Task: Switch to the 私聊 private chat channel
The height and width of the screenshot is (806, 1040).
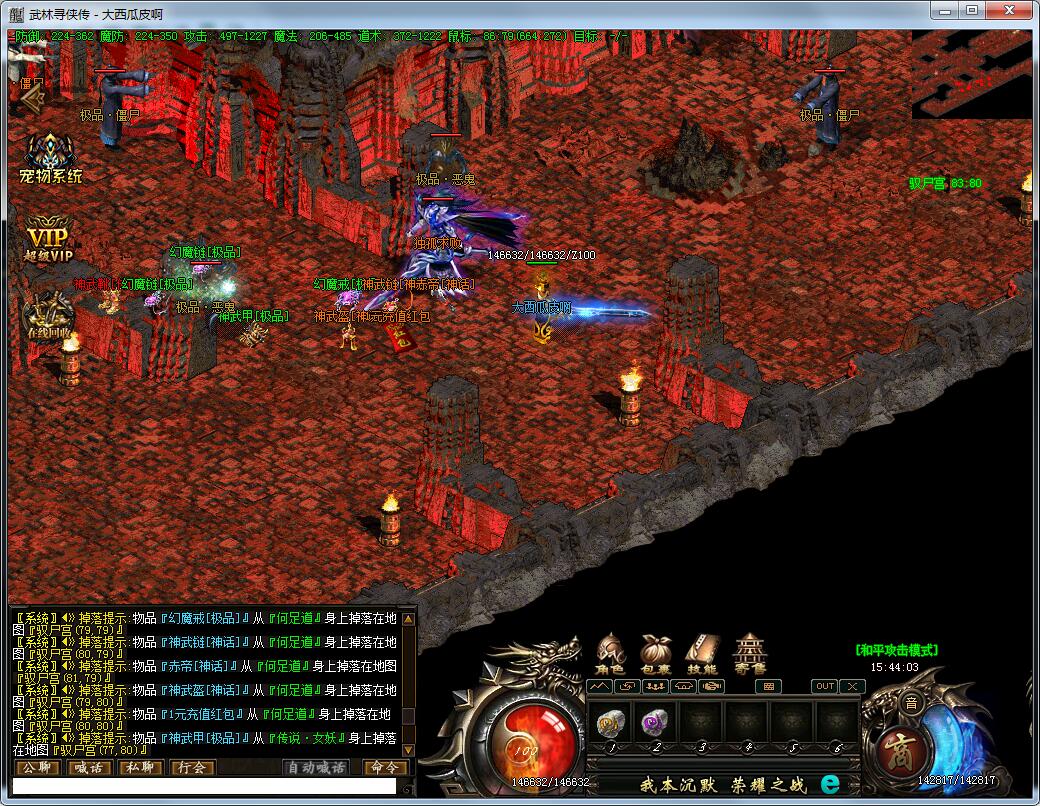Action: [141, 768]
